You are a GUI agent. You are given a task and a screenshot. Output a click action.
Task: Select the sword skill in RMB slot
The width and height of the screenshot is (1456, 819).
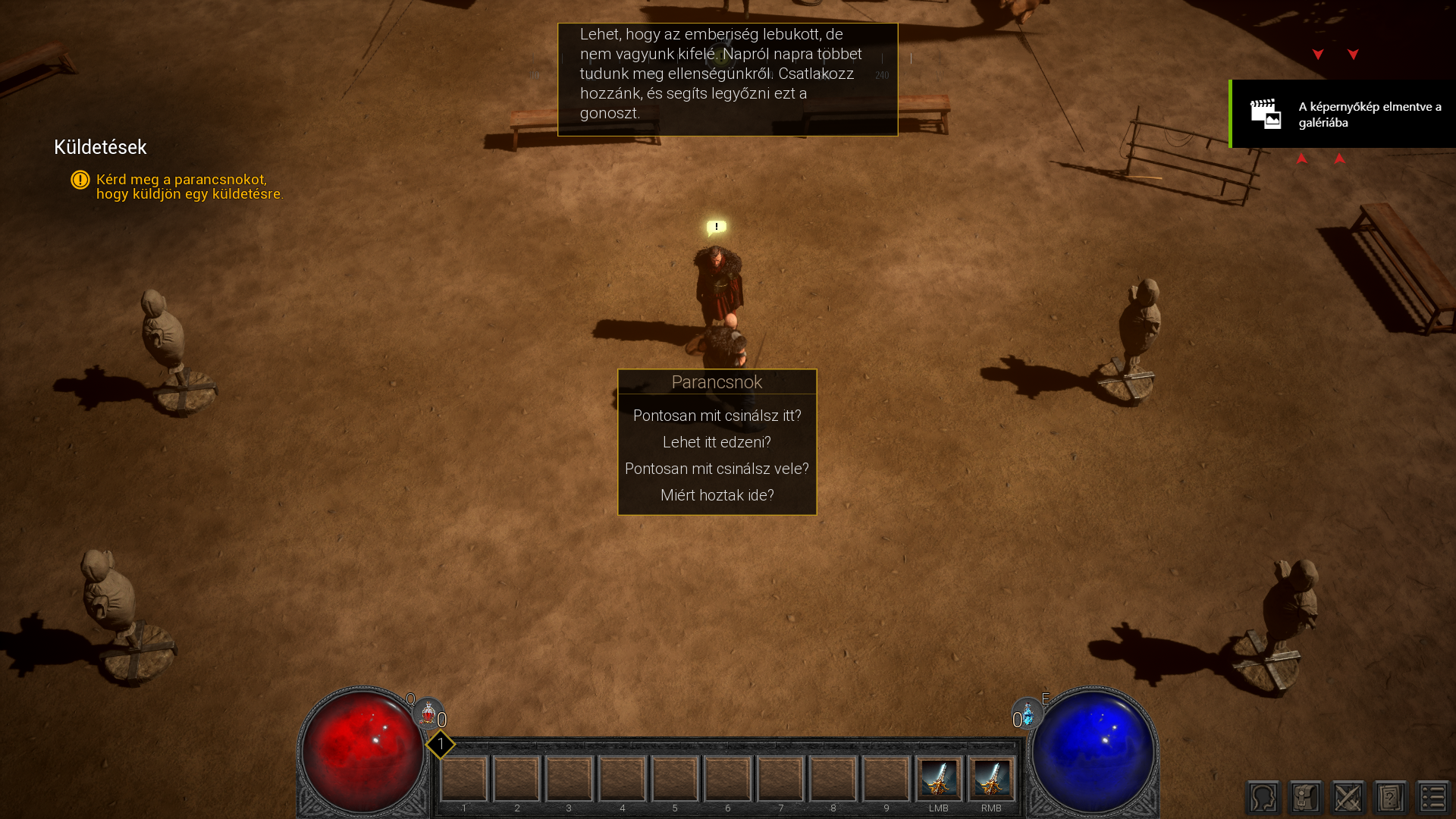pyautogui.click(x=991, y=779)
